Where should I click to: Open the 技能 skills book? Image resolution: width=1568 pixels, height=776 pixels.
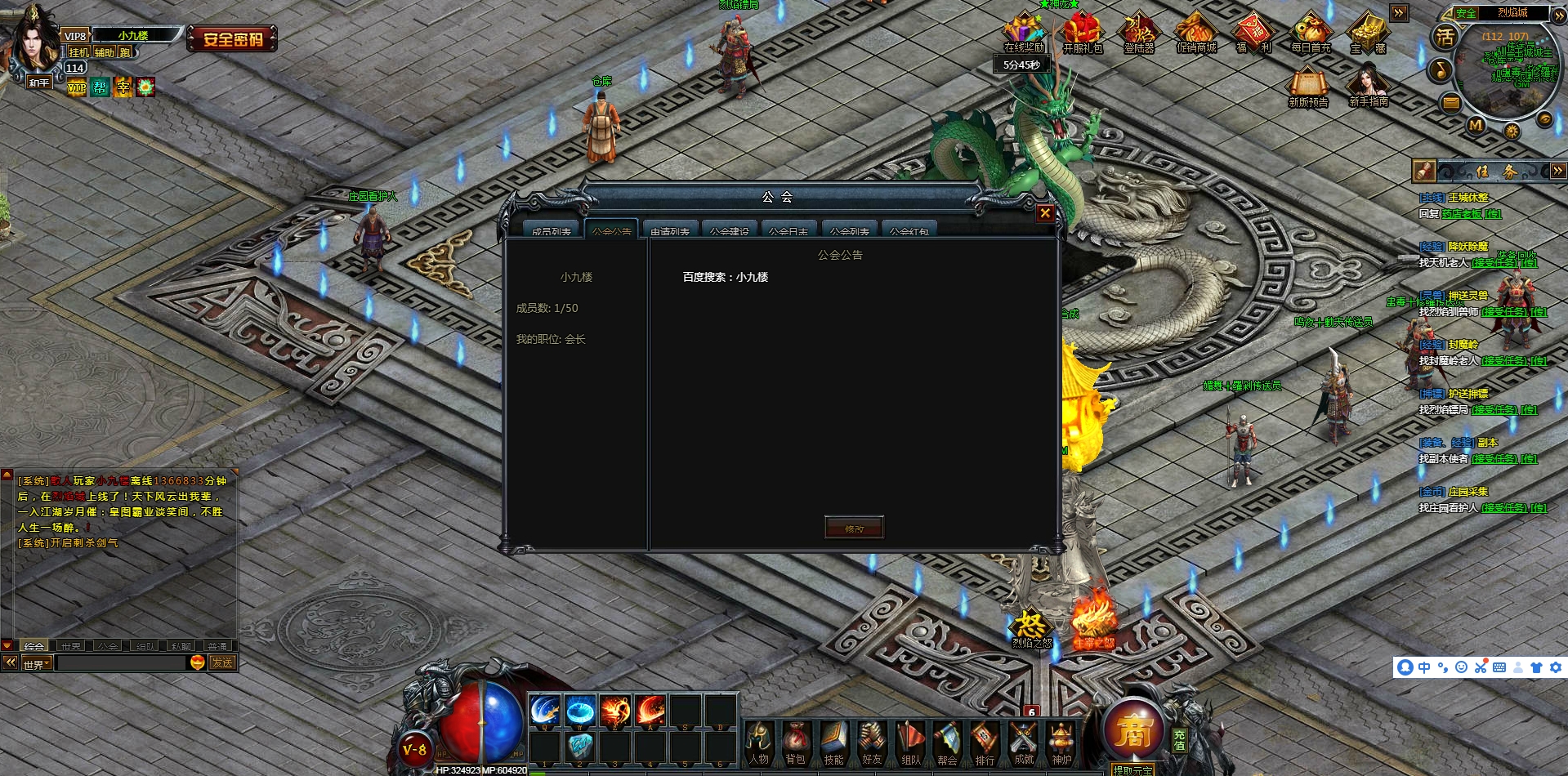click(833, 742)
